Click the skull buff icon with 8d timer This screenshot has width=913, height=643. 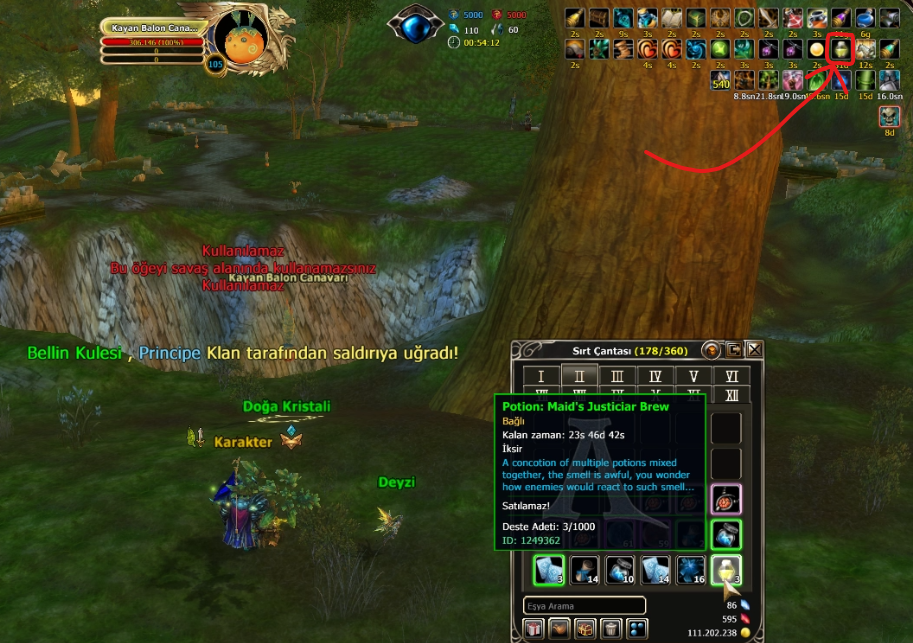[889, 116]
